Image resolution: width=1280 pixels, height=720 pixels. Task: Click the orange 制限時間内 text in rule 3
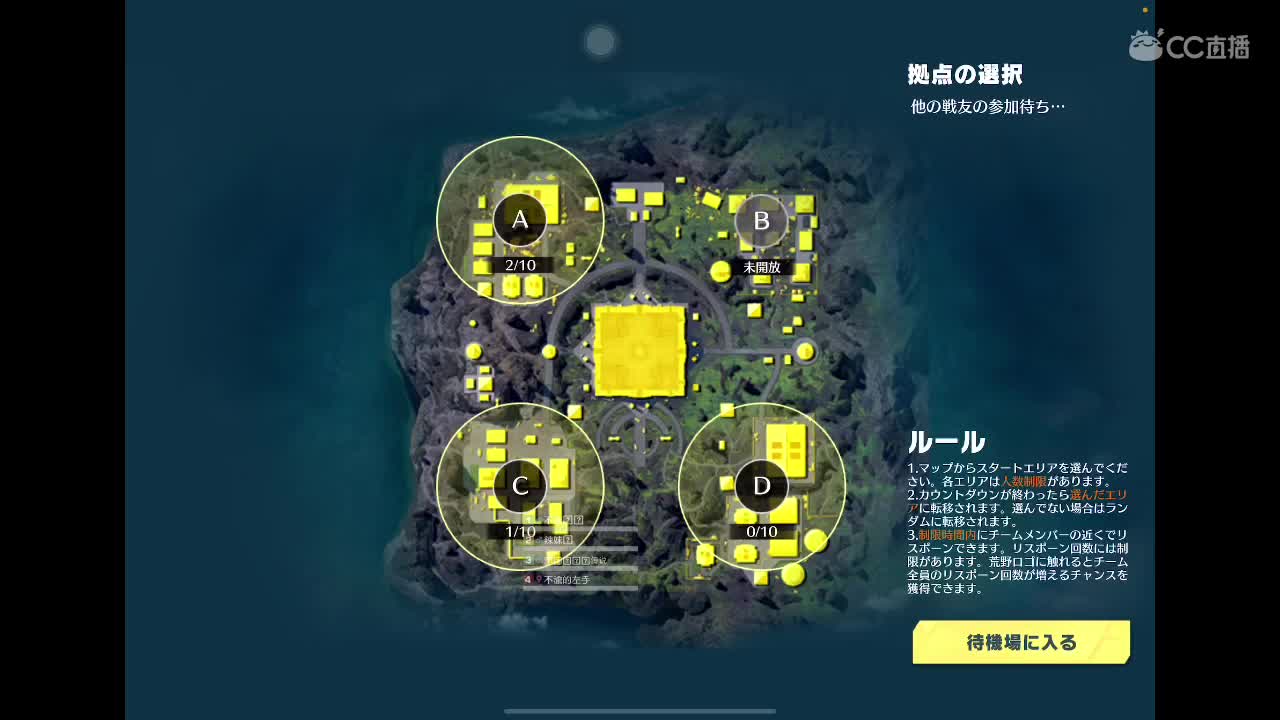point(947,535)
